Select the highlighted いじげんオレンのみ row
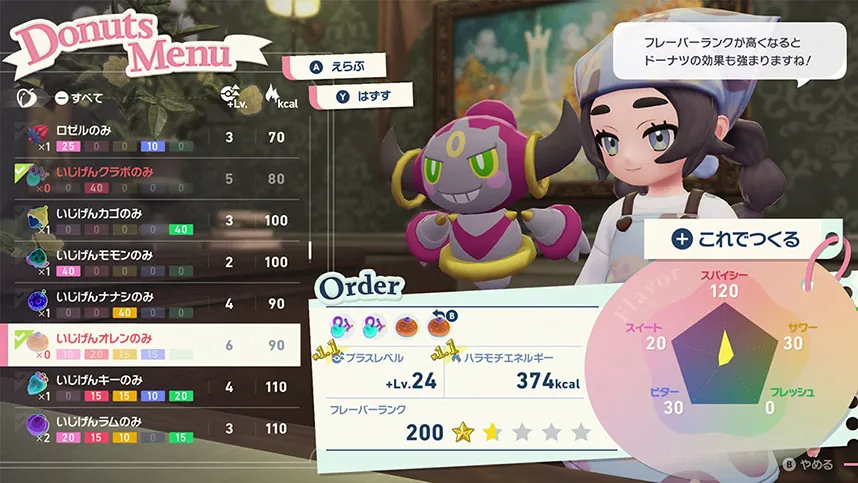Screen dimensions: 858x483 pyautogui.click(x=150, y=345)
